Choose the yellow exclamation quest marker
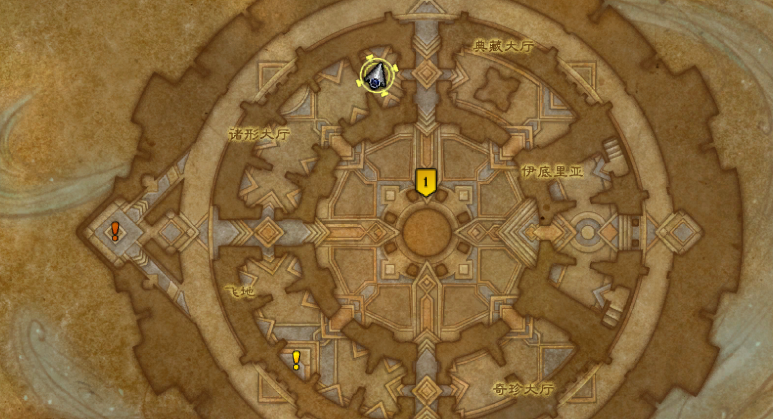 pos(296,359)
